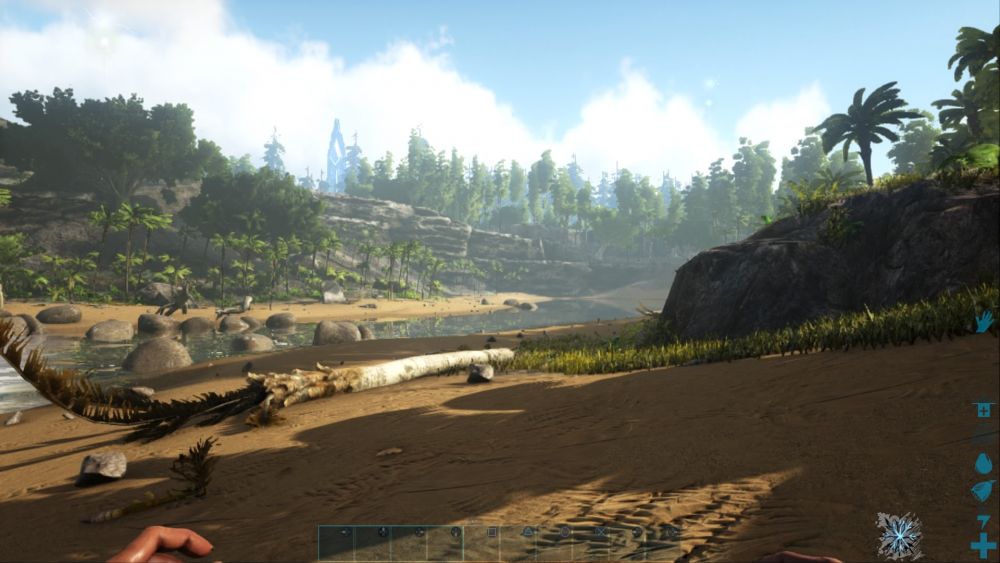Image resolution: width=1000 pixels, height=563 pixels.
Task: Select the food meat status icon
Action: (x=983, y=491)
